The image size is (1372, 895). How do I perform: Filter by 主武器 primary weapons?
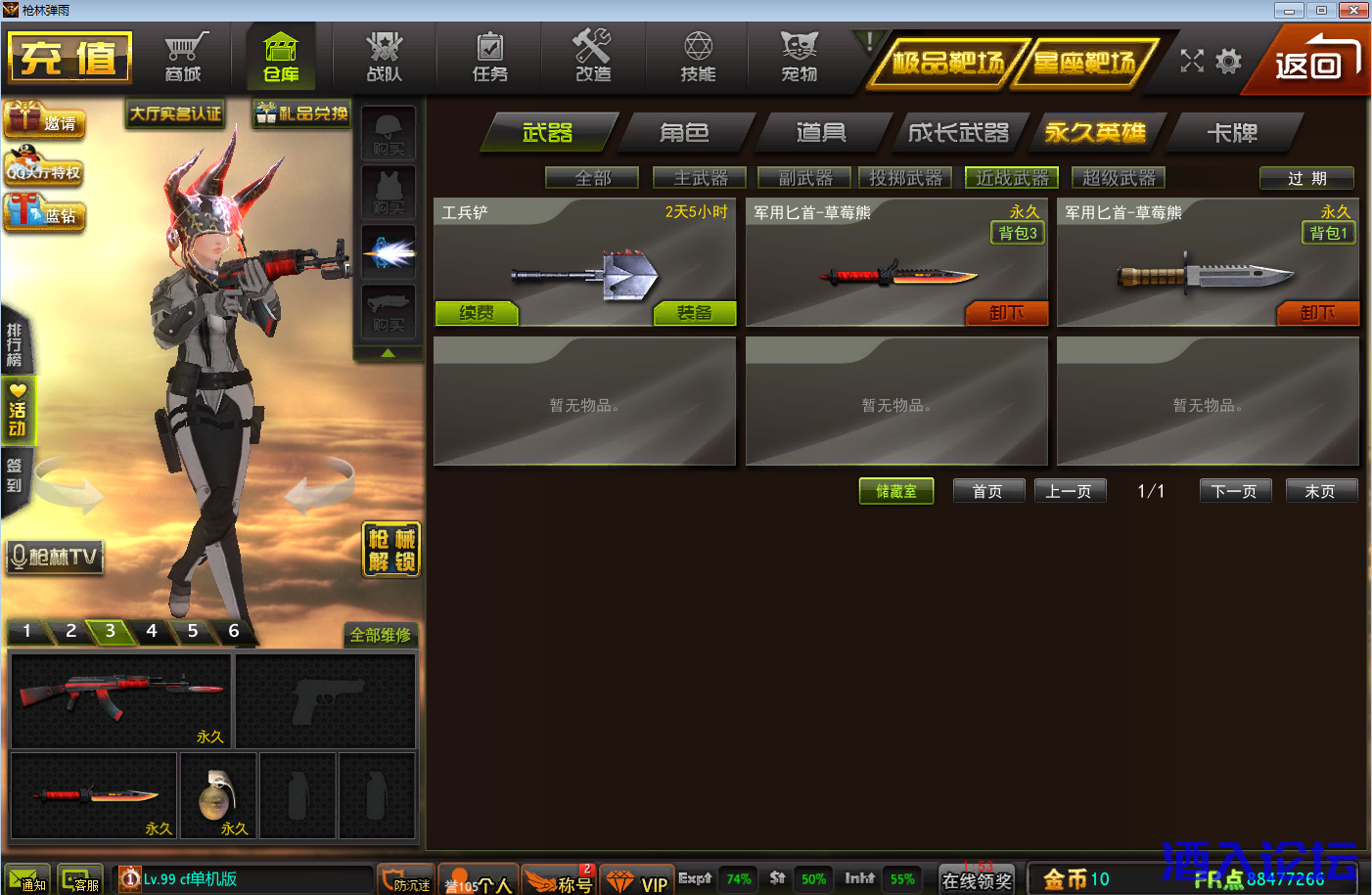(701, 178)
